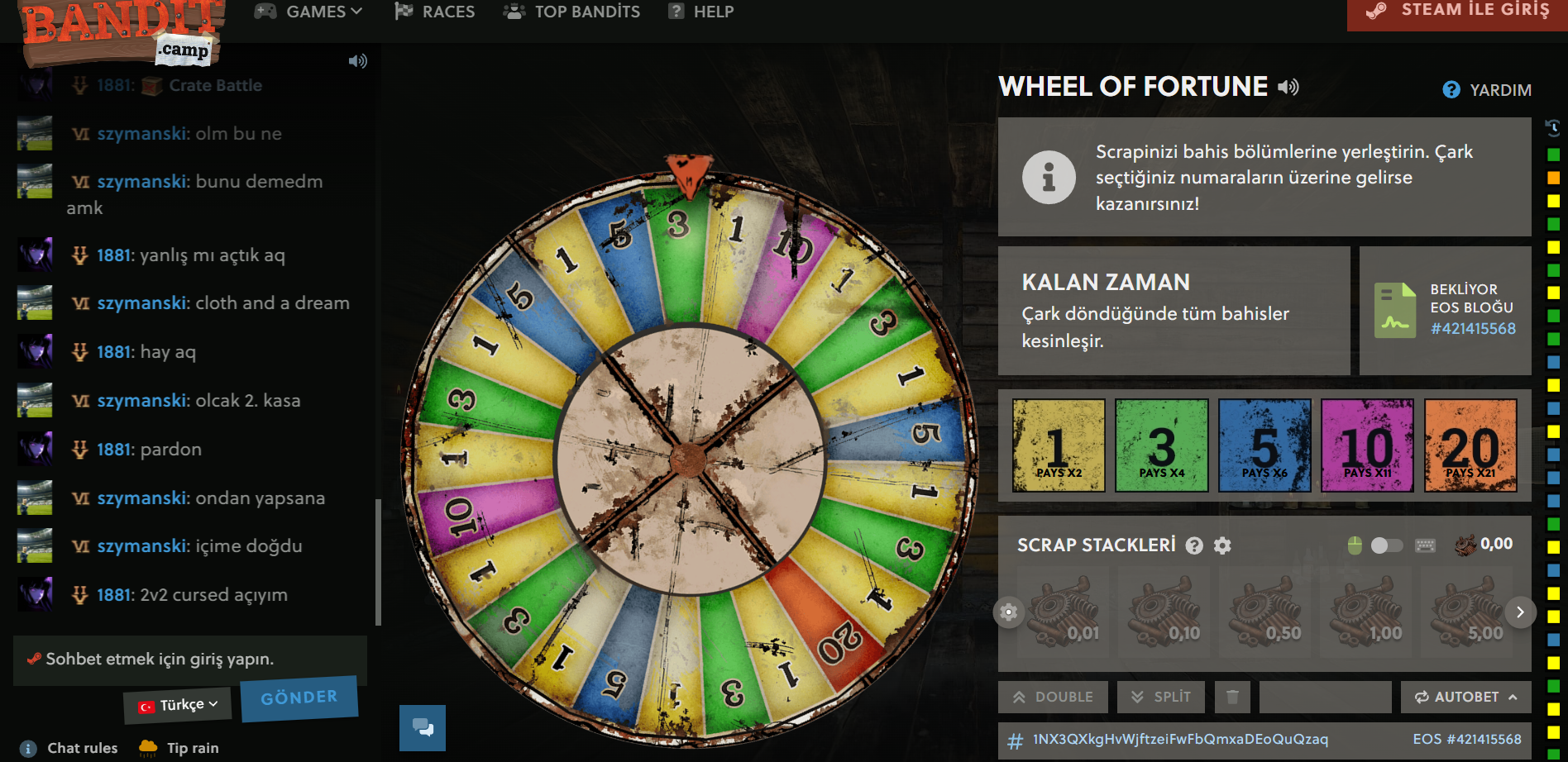Pick the 5,00 scrap stack

pyautogui.click(x=1467, y=613)
